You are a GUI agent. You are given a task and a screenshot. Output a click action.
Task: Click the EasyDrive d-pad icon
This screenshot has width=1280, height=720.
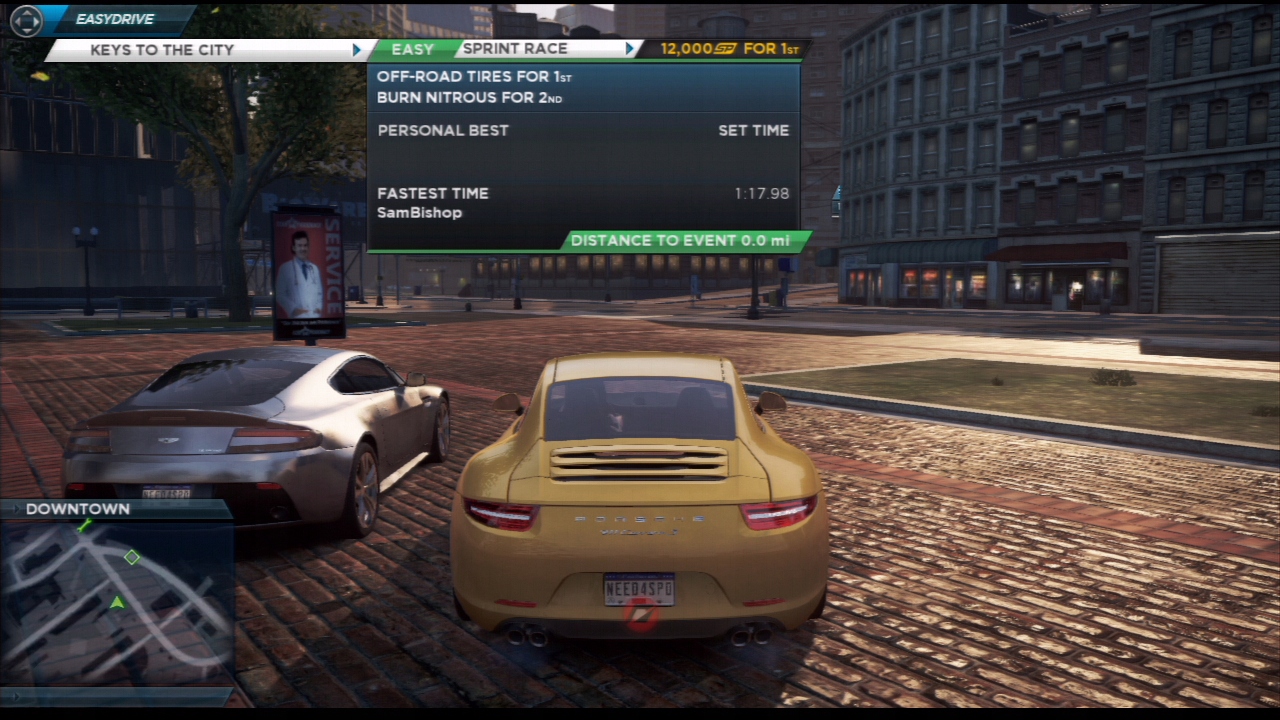(26, 20)
